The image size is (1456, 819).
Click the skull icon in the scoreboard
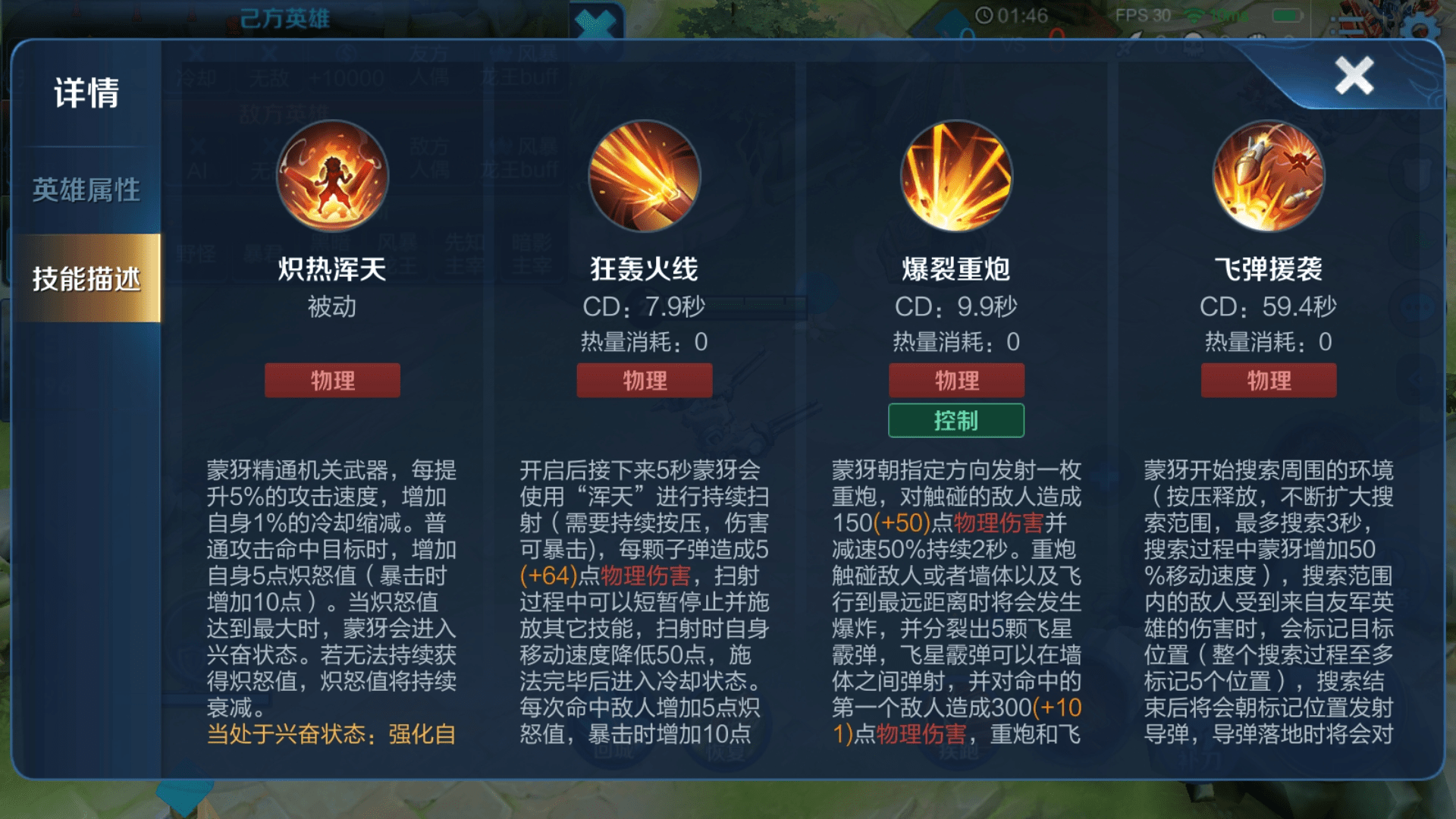[1193, 48]
